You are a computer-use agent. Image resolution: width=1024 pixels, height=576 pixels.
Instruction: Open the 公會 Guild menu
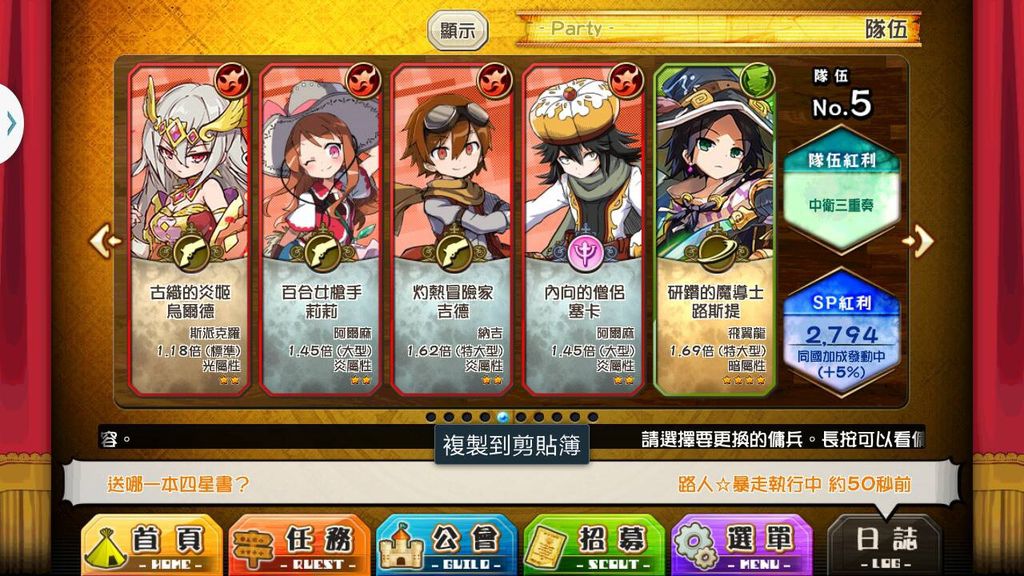(x=446, y=545)
